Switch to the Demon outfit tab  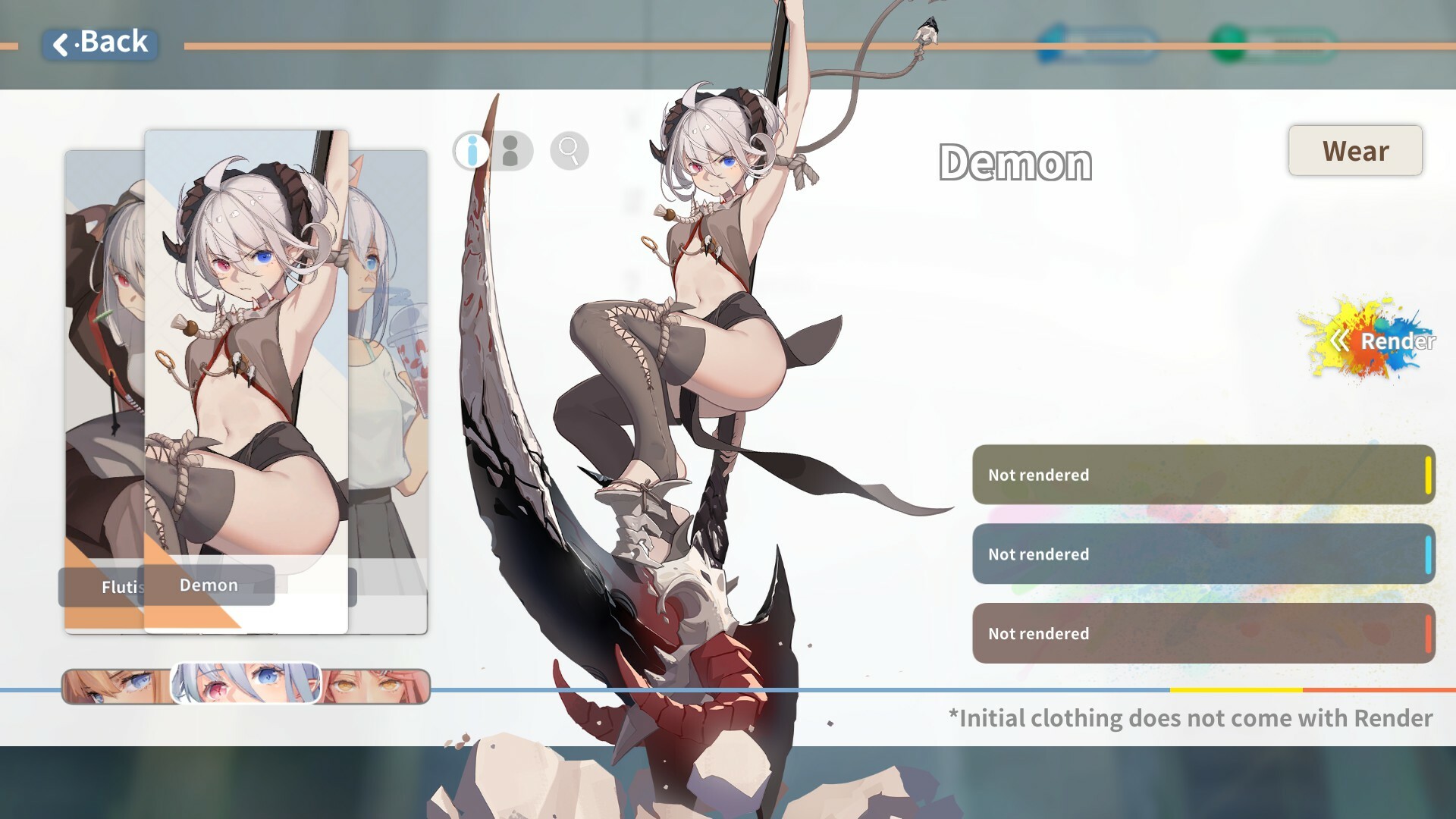209,585
